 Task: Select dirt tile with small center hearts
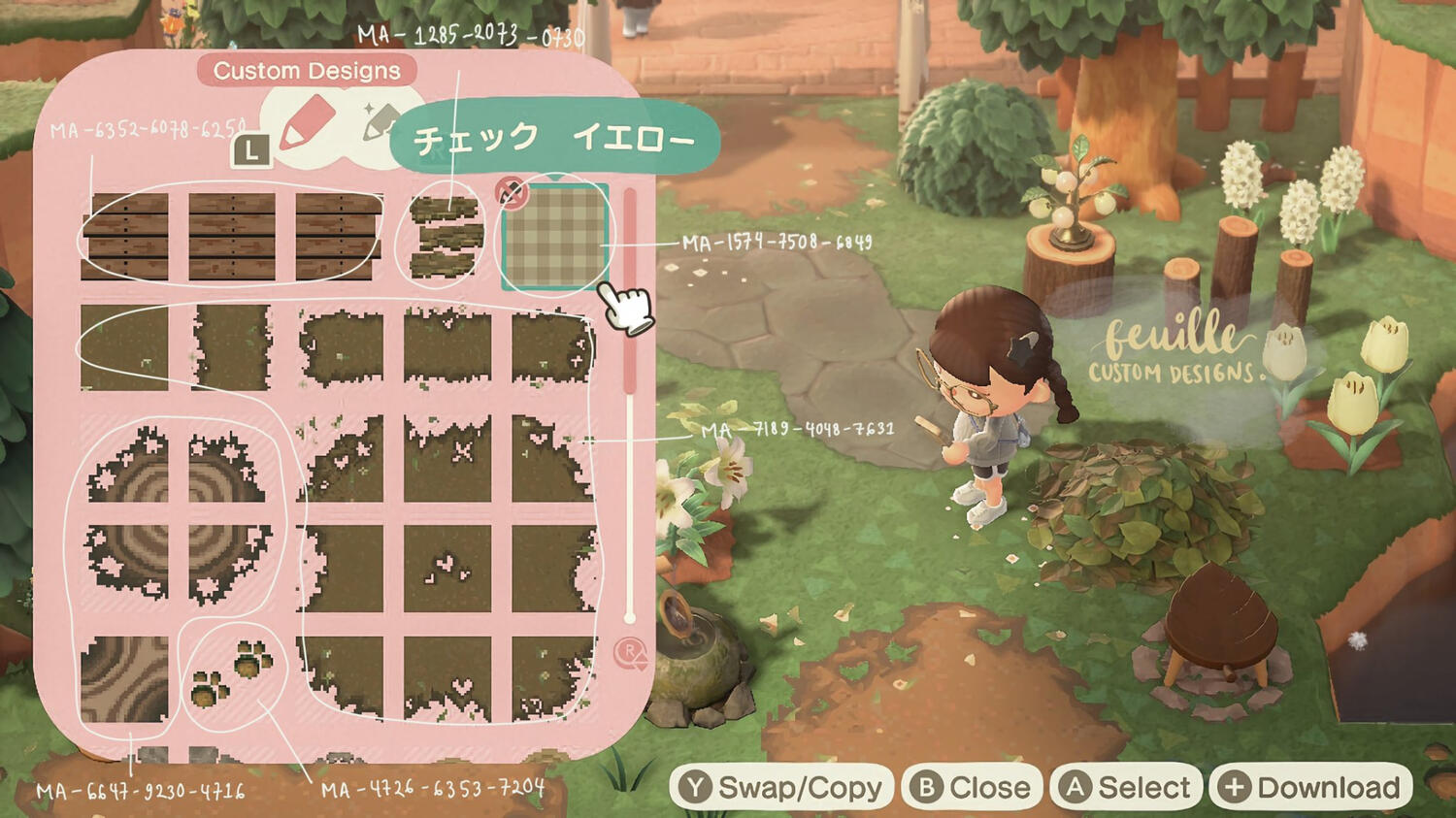pos(447,569)
